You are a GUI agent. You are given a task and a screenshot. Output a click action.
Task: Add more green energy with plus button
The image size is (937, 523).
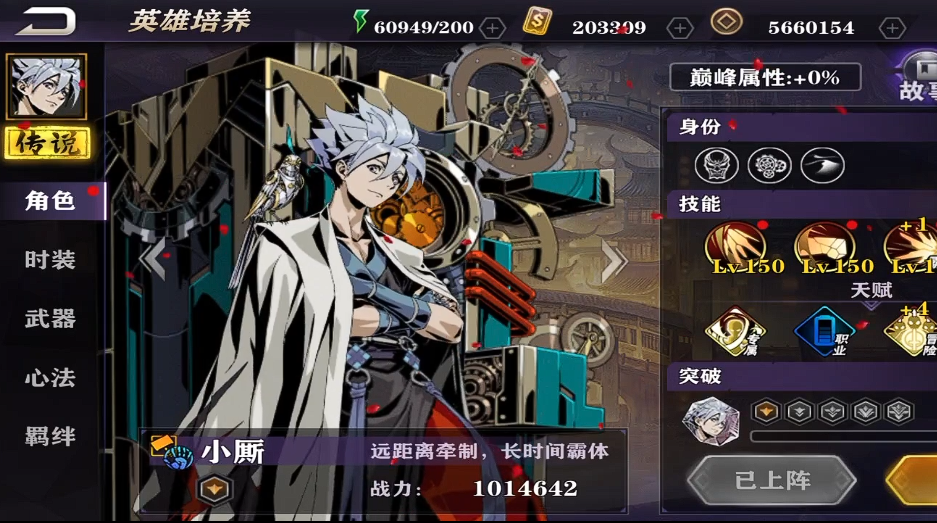coord(492,28)
